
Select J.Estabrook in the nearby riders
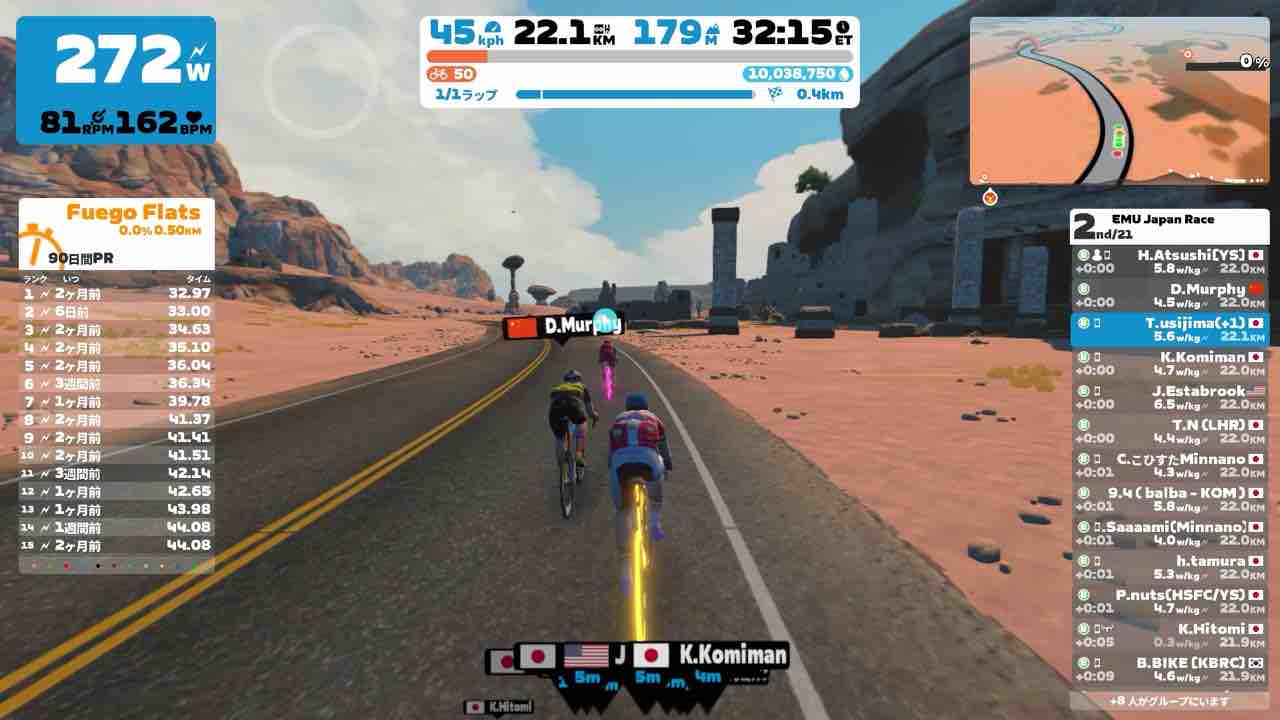pyautogui.click(x=1169, y=398)
